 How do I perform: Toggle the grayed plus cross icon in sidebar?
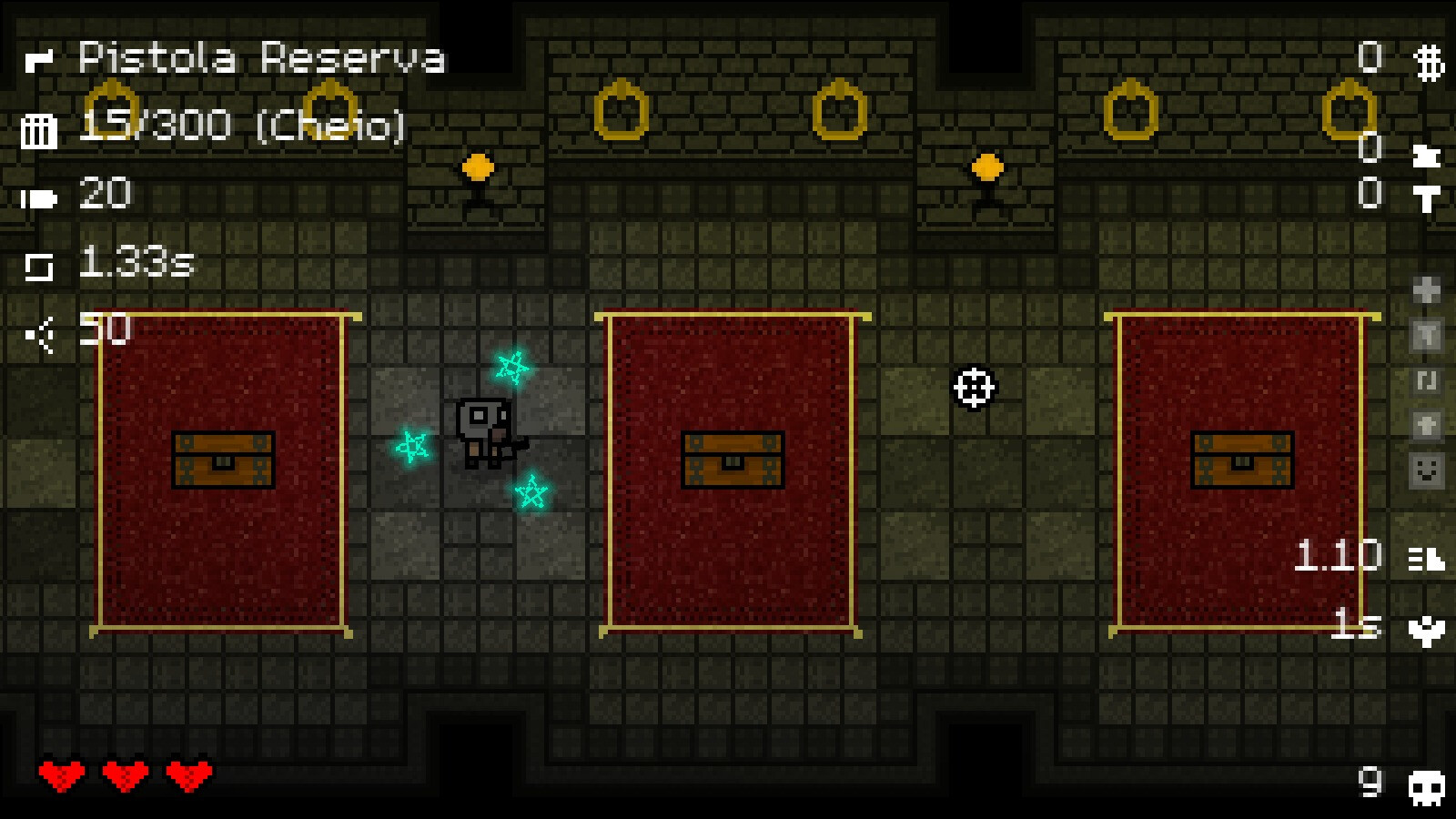(1425, 291)
